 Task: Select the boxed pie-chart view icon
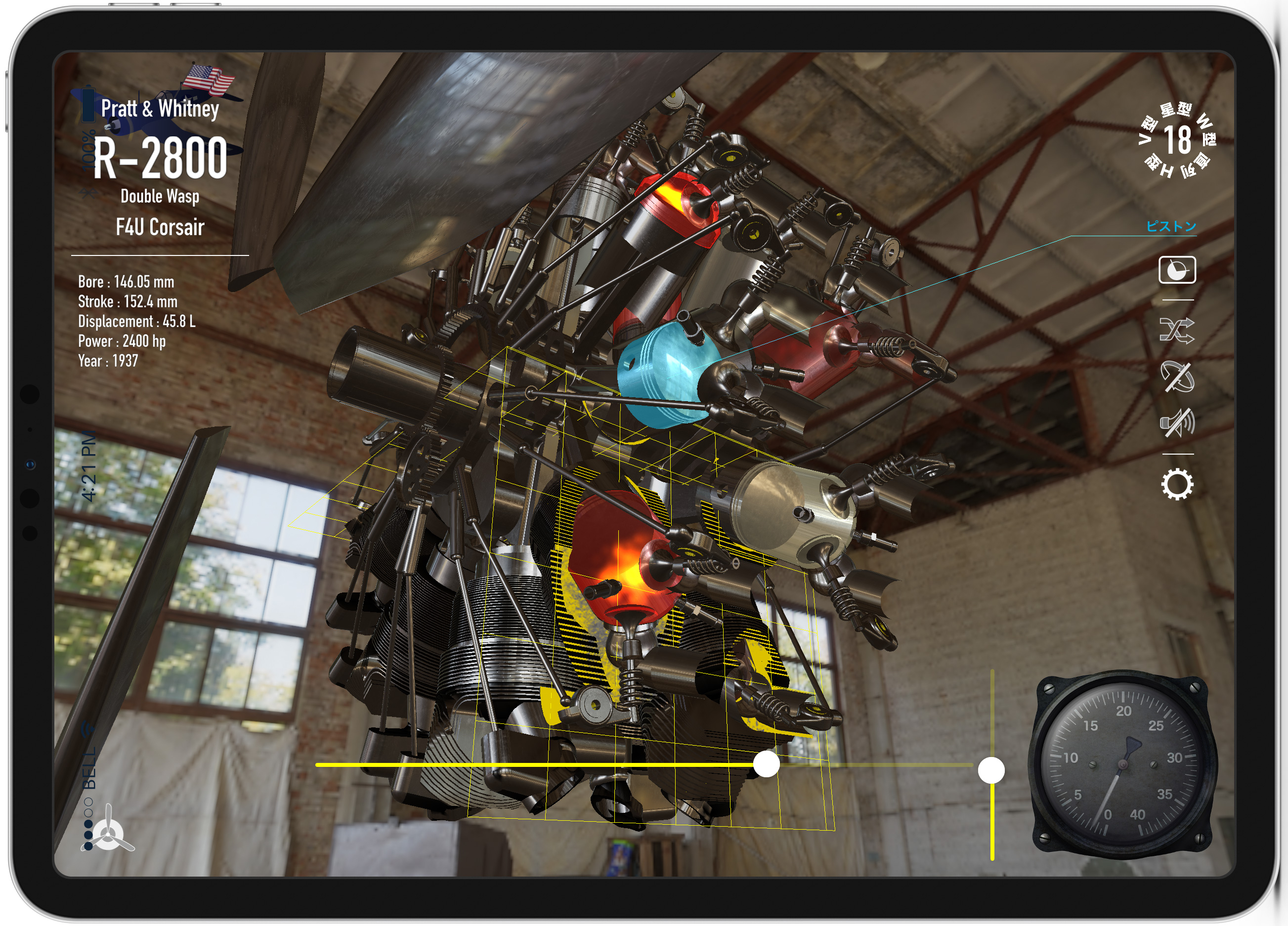1177,270
